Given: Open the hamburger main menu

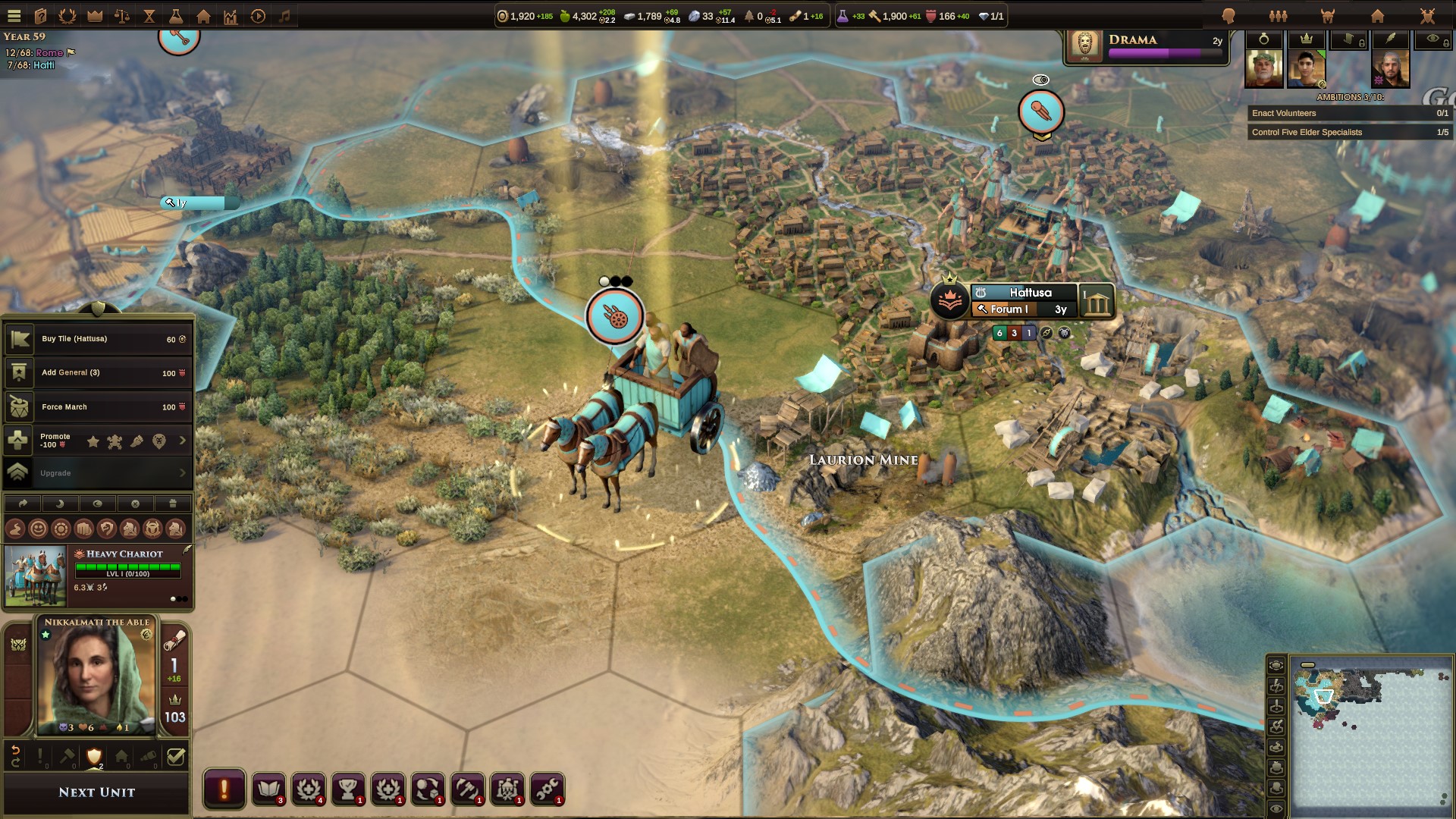Looking at the screenshot, I should [14, 16].
